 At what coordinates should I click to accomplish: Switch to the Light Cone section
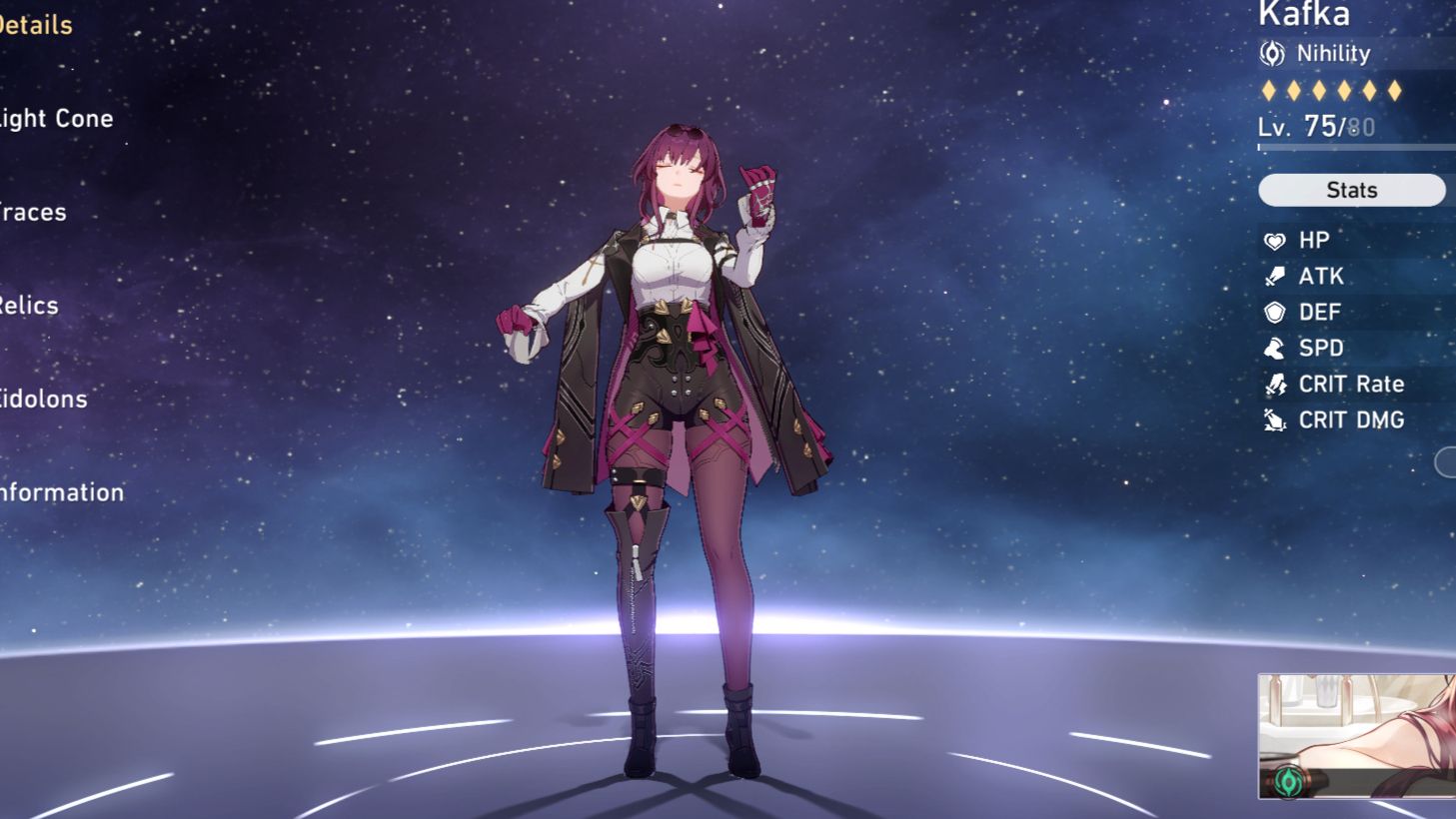(x=56, y=118)
